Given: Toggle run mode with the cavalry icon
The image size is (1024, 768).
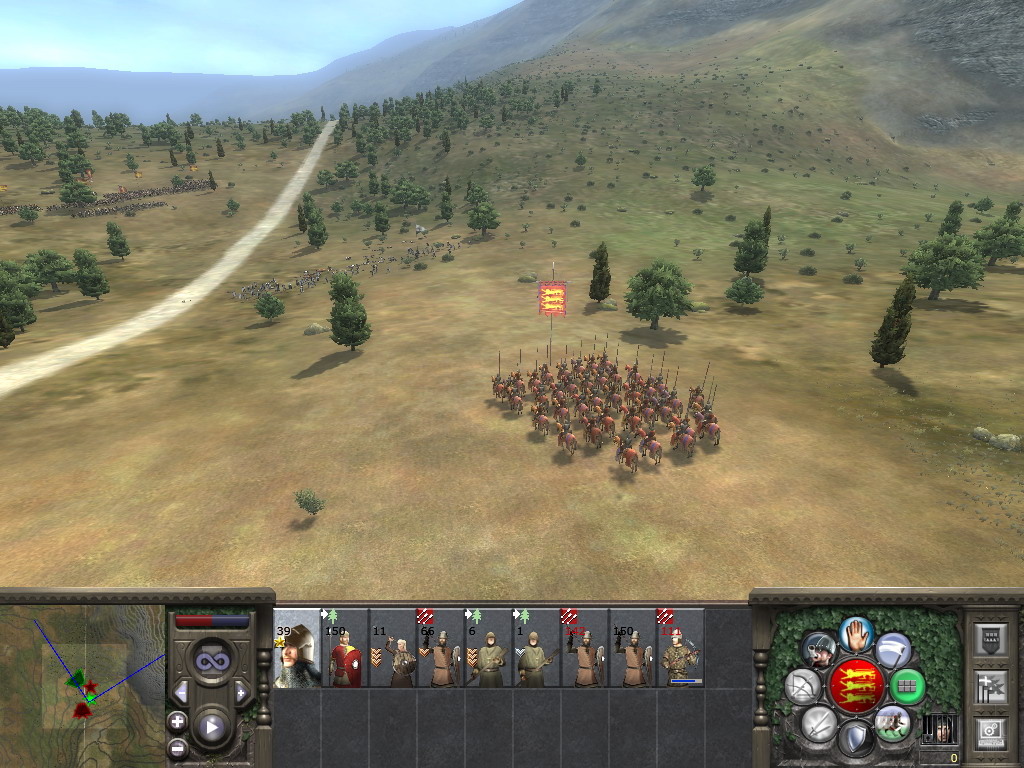Looking at the screenshot, I should coord(892,722).
